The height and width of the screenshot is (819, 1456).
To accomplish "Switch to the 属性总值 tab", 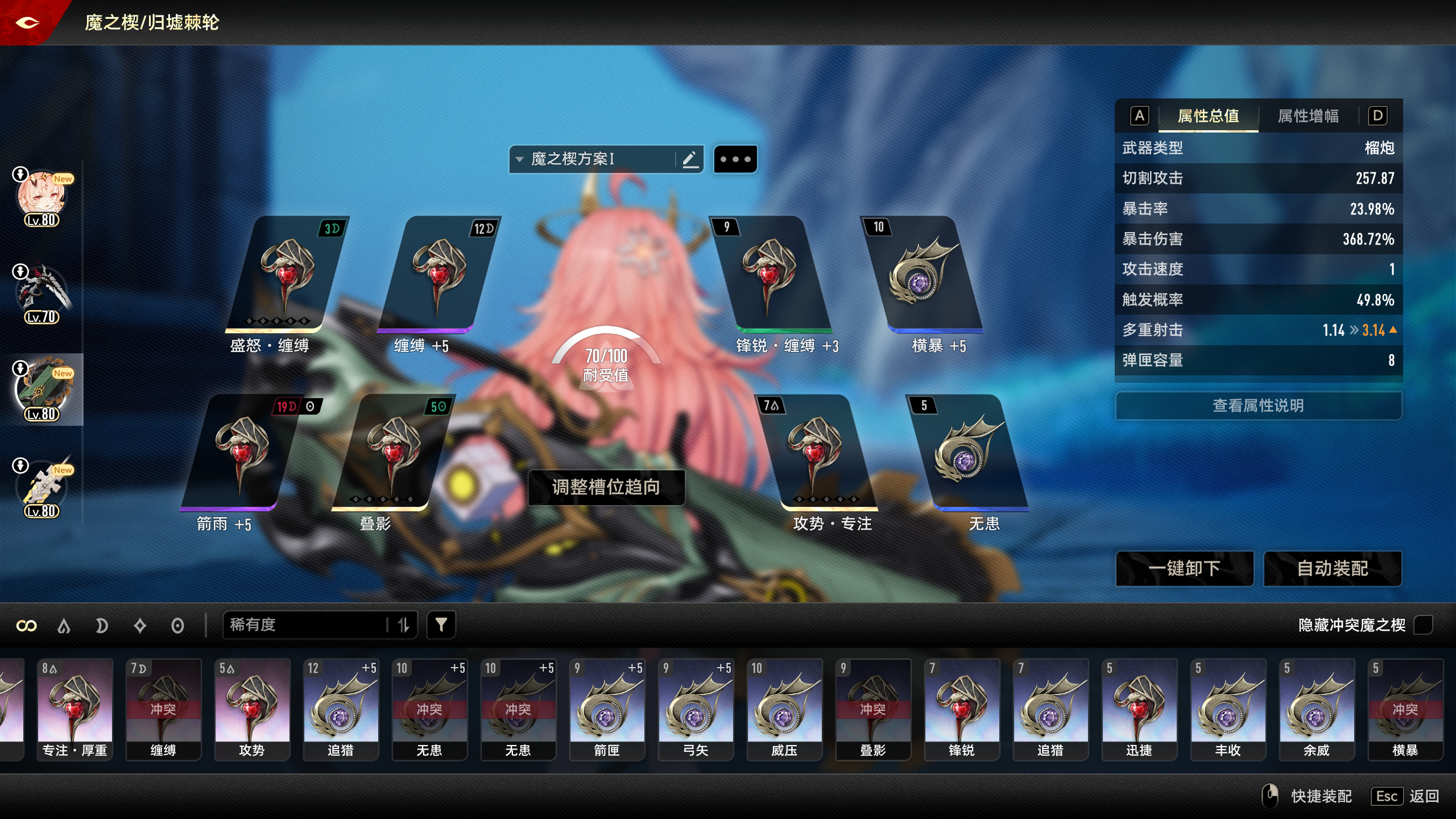I will [x=1207, y=116].
